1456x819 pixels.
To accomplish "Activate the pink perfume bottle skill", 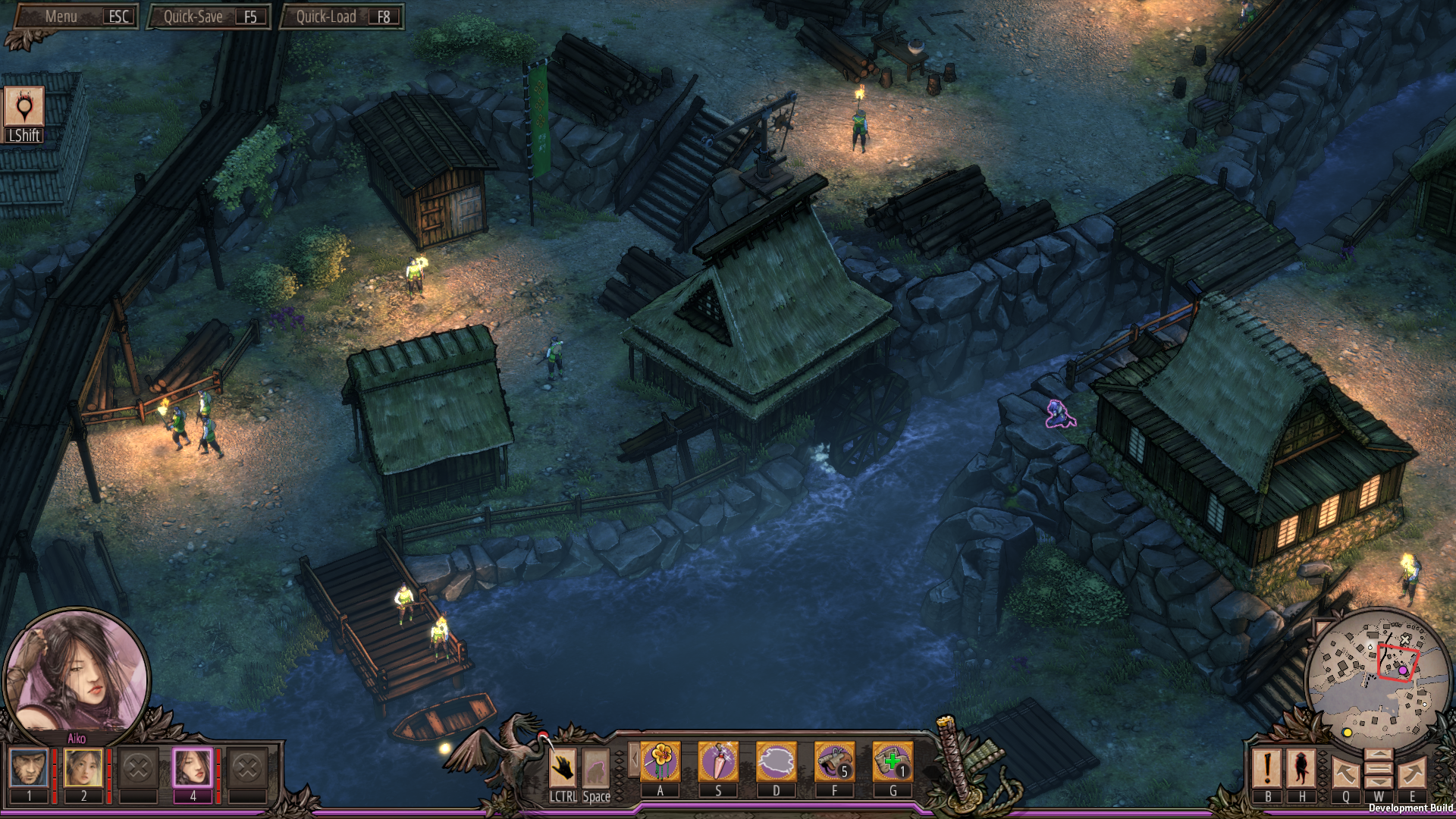I will pyautogui.click(x=718, y=761).
